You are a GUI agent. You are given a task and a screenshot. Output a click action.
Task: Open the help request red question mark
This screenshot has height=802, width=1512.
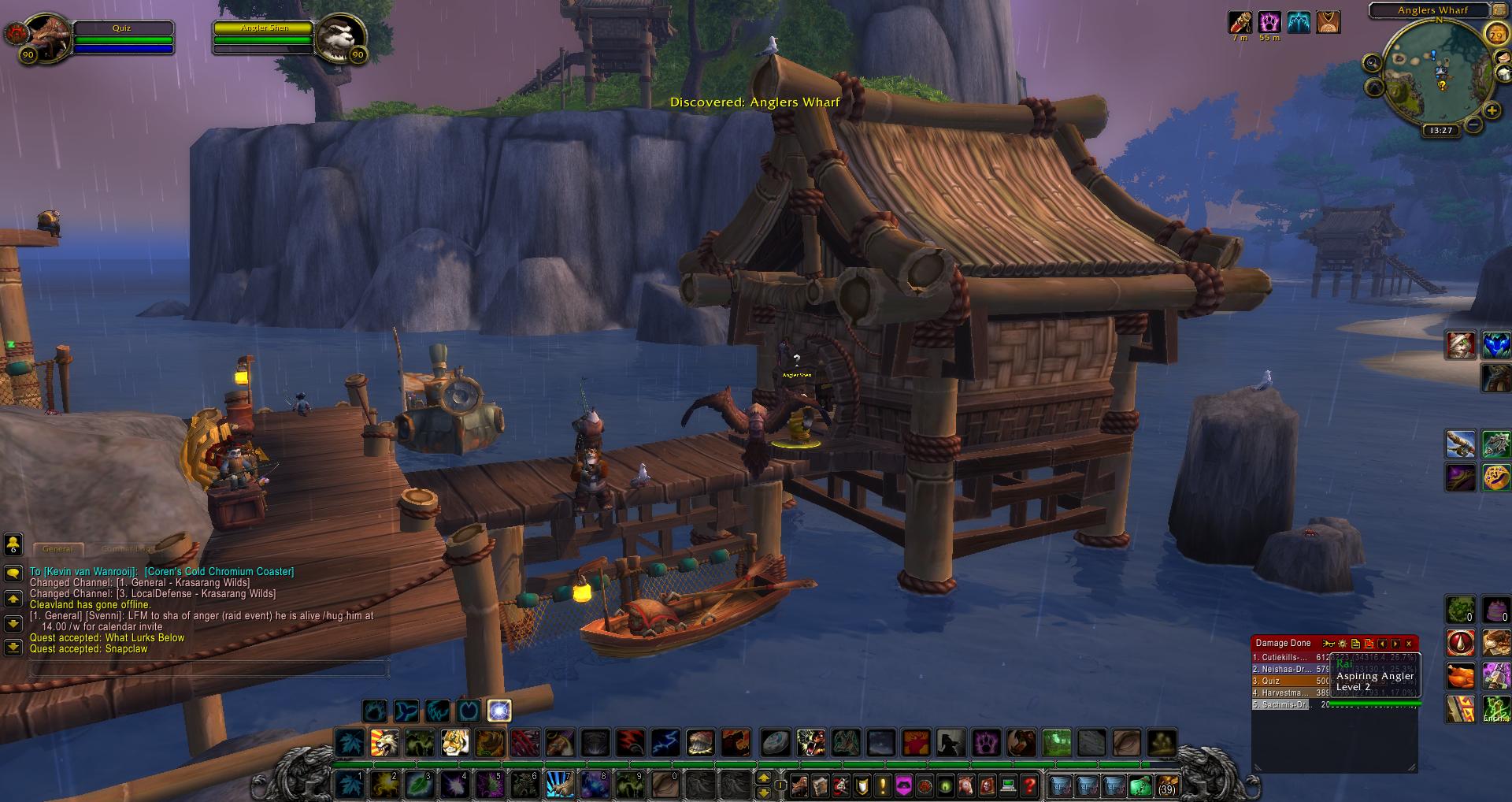(1028, 785)
